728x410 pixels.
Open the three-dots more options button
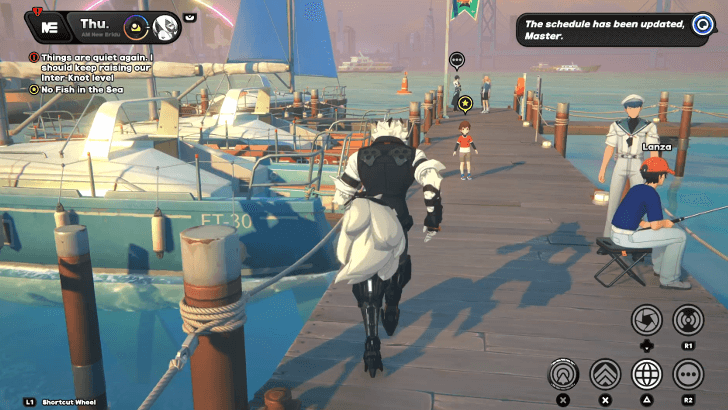point(687,375)
